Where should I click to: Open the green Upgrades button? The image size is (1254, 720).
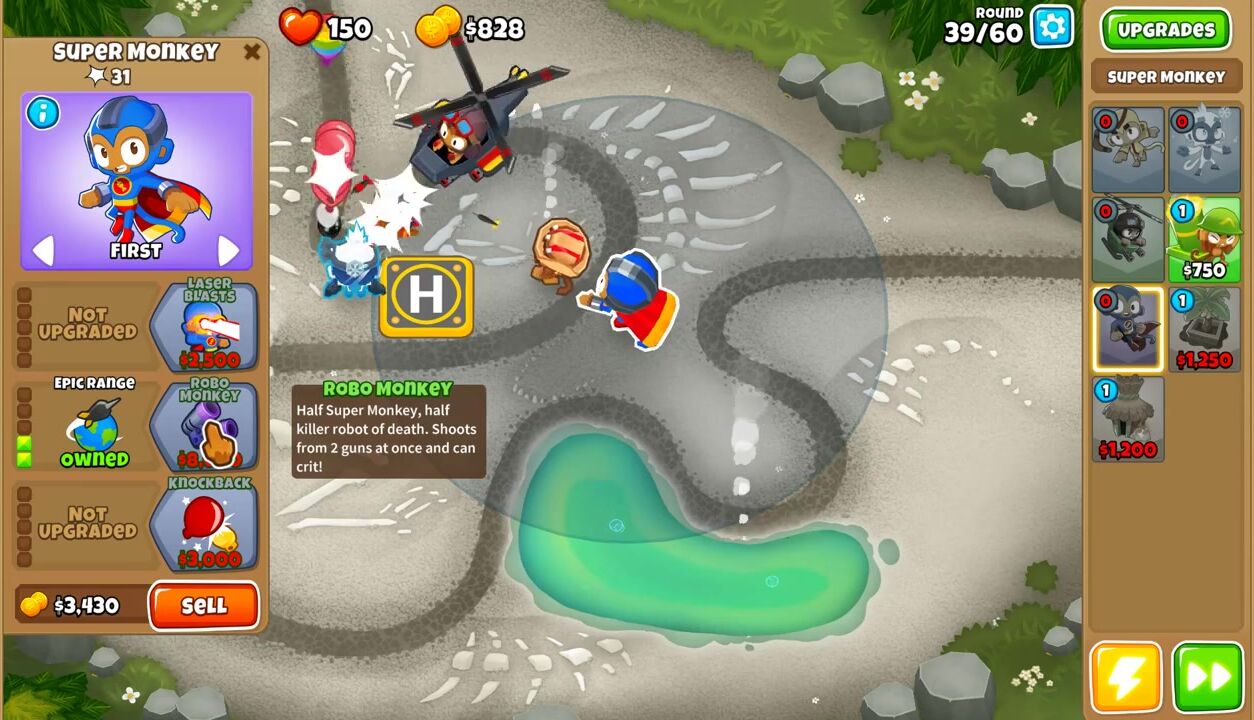pyautogui.click(x=1166, y=30)
